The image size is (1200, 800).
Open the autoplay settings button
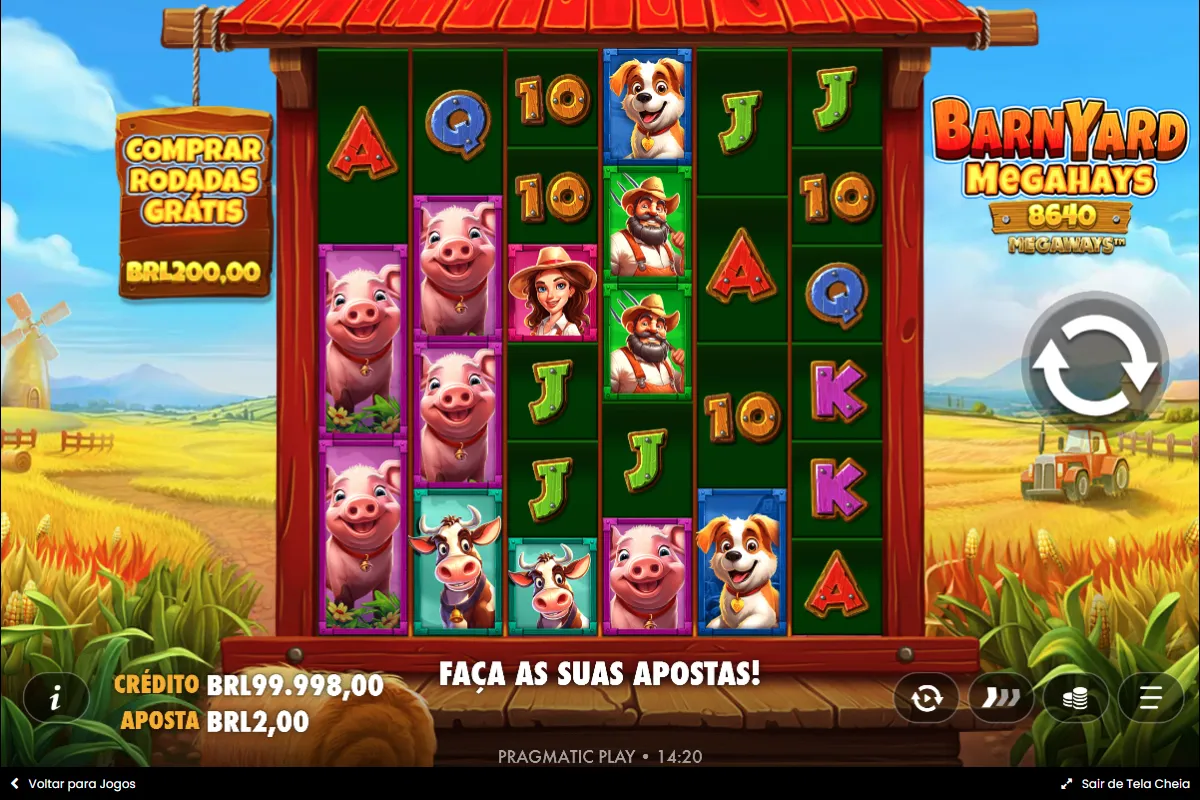(926, 698)
